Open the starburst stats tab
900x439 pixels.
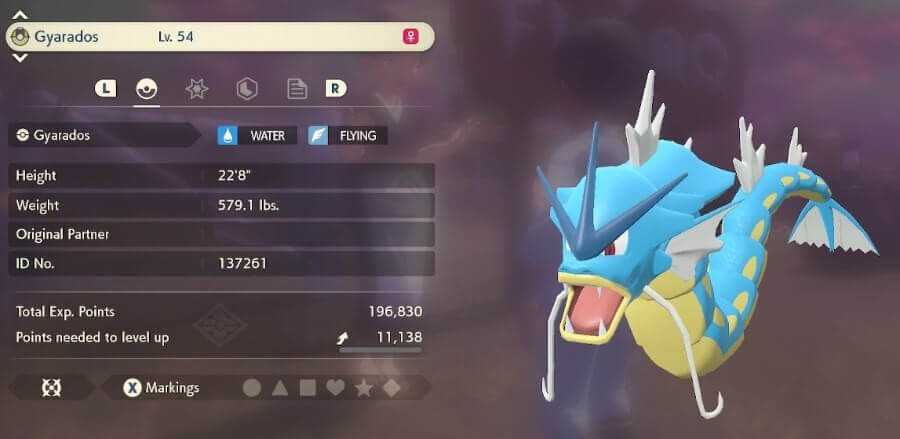[197, 89]
